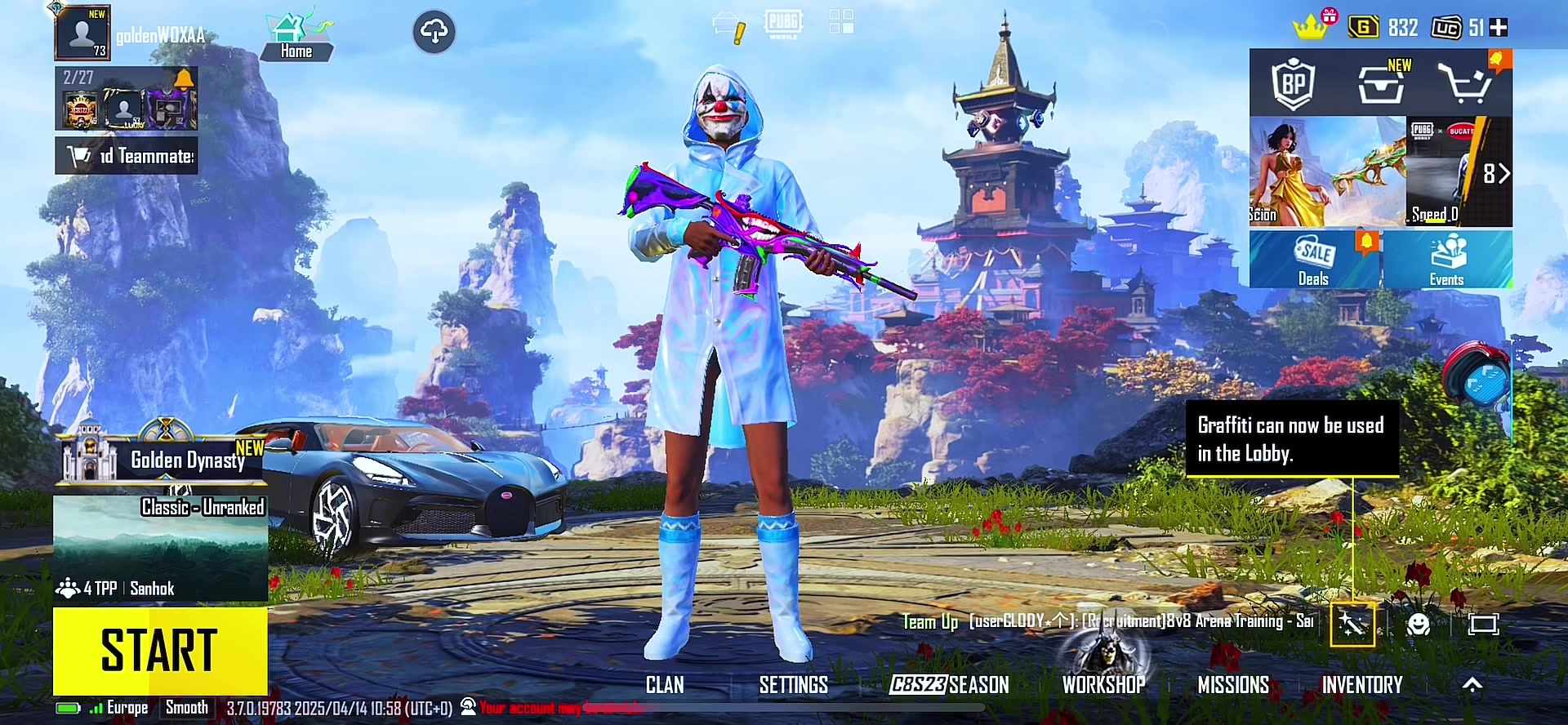The image size is (1568, 725).
Task: Open the supply crate icon marked NEW
Action: 1381,83
